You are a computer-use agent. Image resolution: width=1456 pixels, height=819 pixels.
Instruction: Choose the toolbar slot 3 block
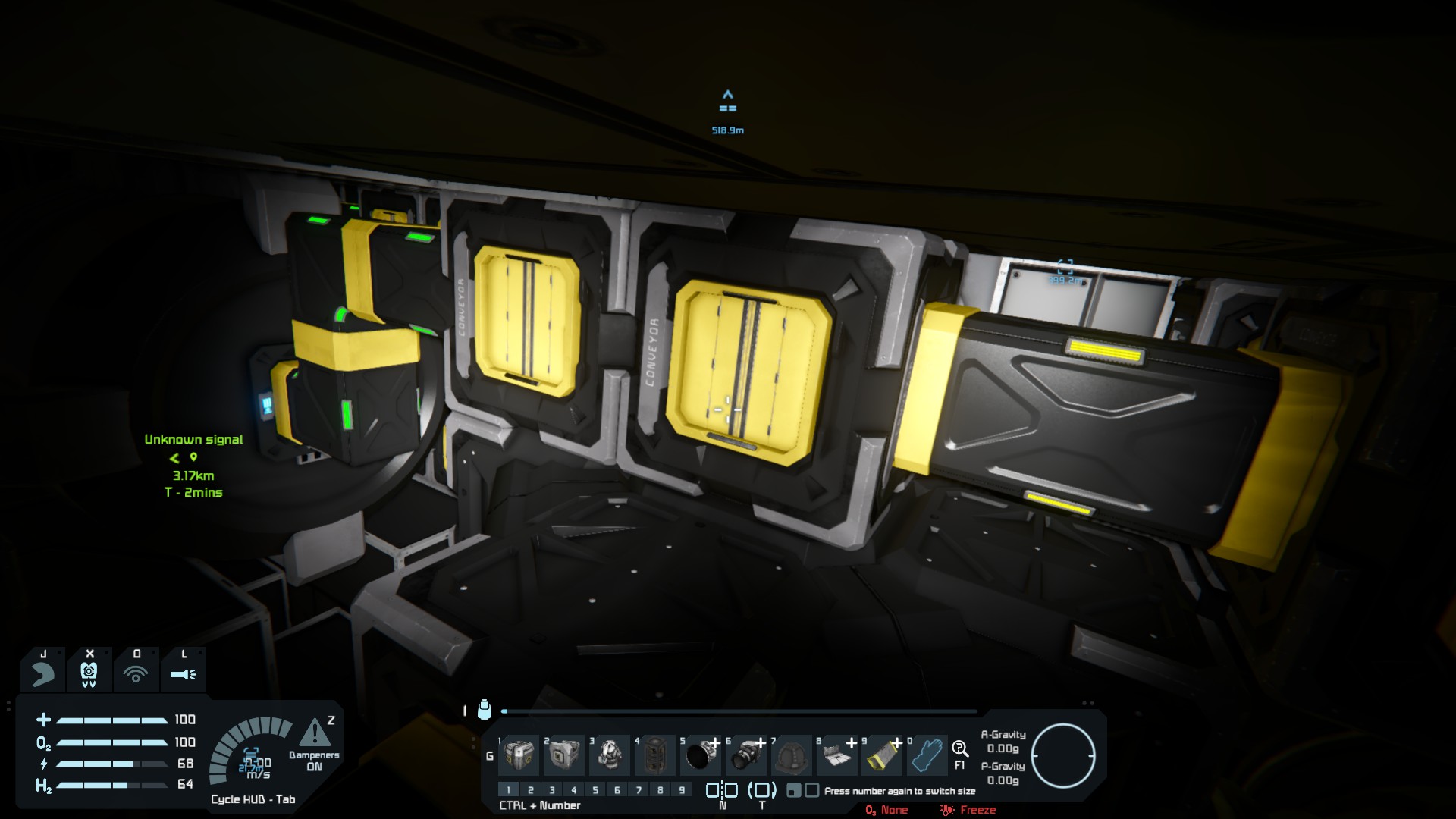click(610, 755)
